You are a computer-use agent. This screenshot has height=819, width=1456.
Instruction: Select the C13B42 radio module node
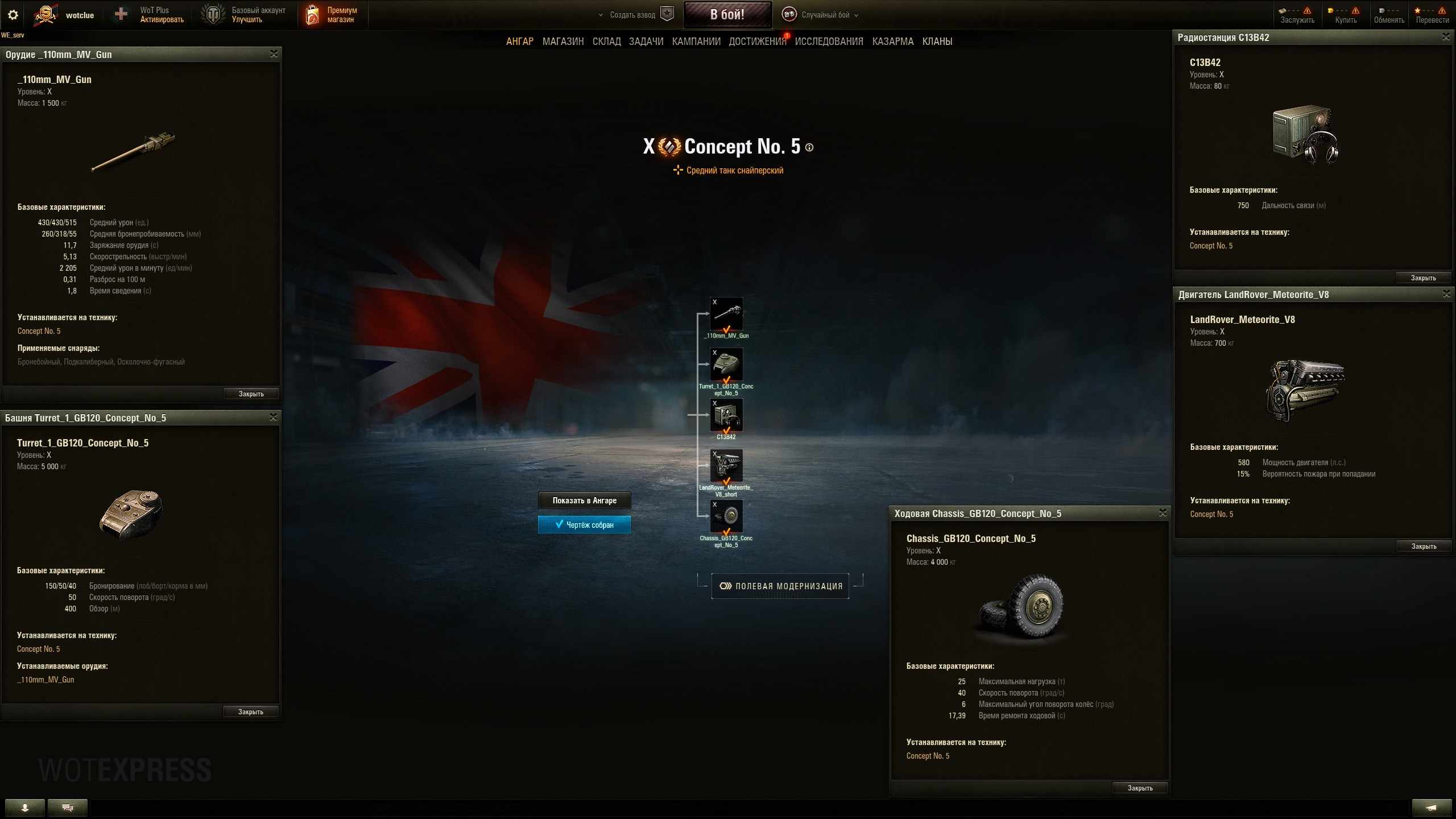pyautogui.click(x=726, y=415)
